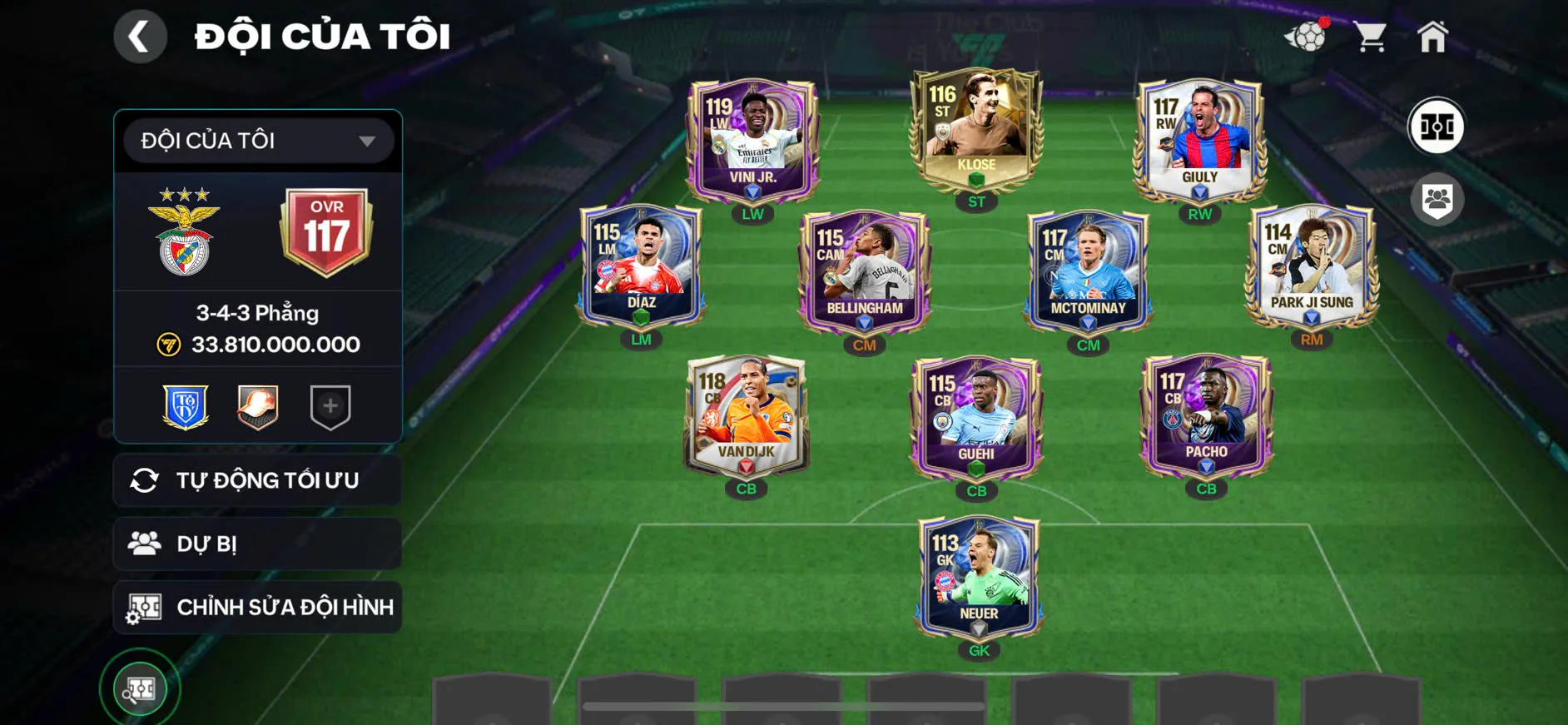The width and height of the screenshot is (1568, 725).
Task: Select the Guéhi centre-back card
Action: pos(976,419)
